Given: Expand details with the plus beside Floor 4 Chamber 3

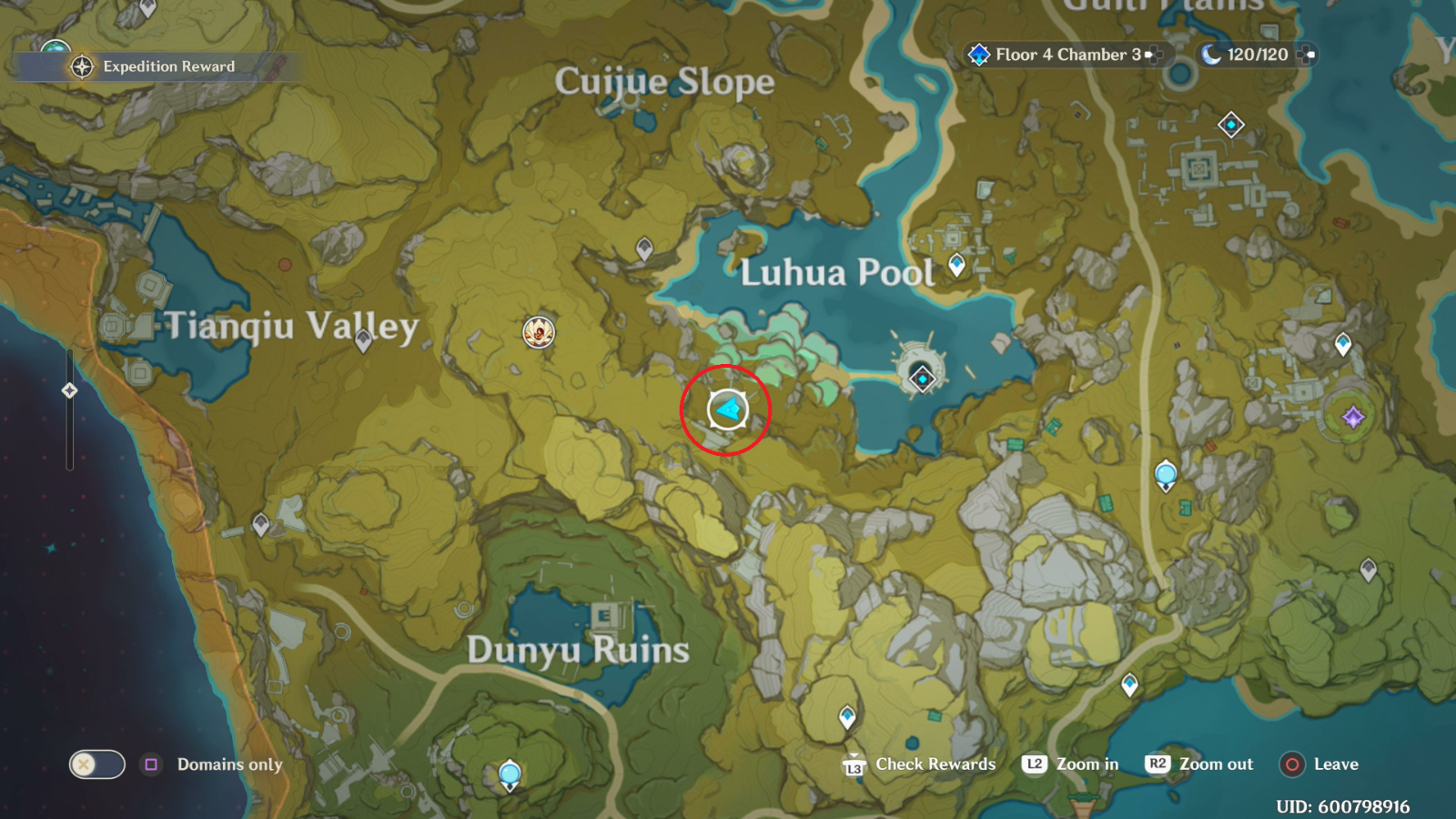Looking at the screenshot, I should (1154, 55).
